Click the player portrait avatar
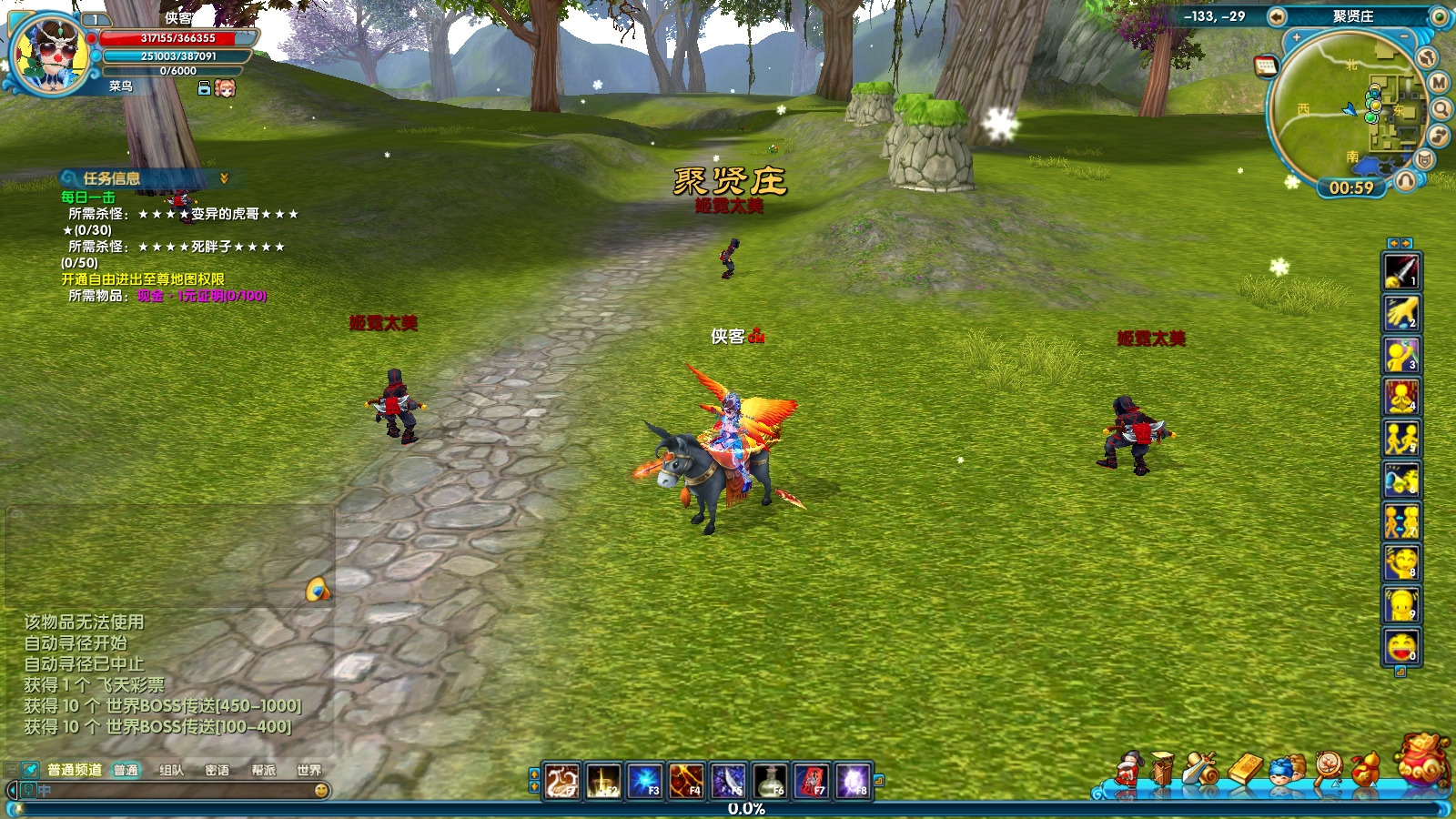 tap(49, 55)
